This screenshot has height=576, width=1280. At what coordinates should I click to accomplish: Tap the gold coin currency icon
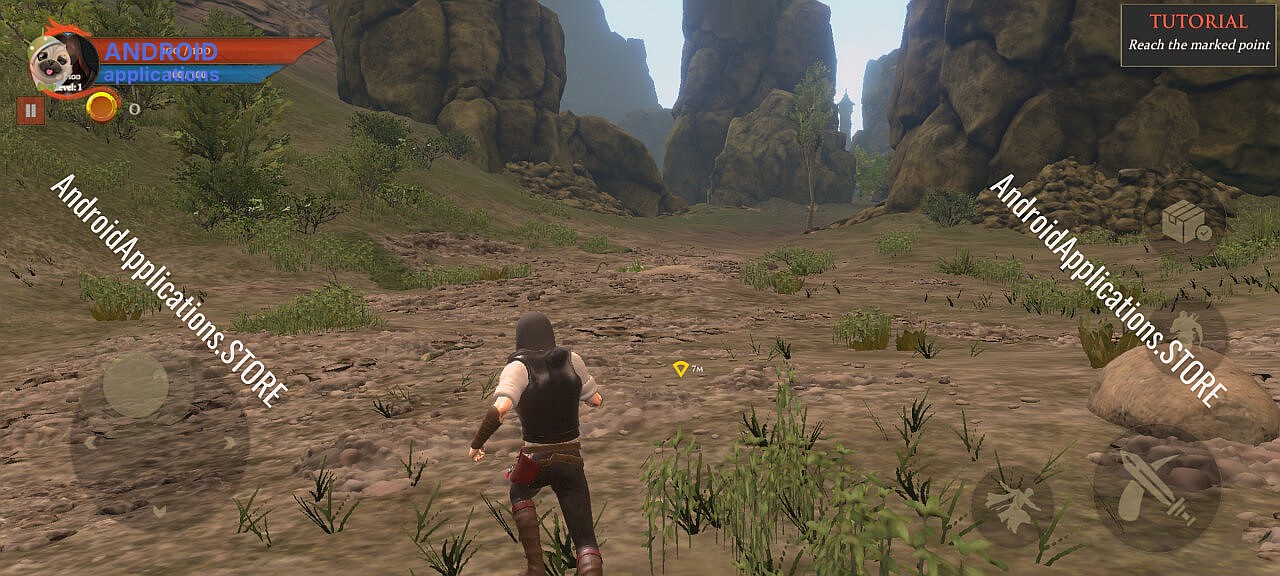click(x=102, y=106)
